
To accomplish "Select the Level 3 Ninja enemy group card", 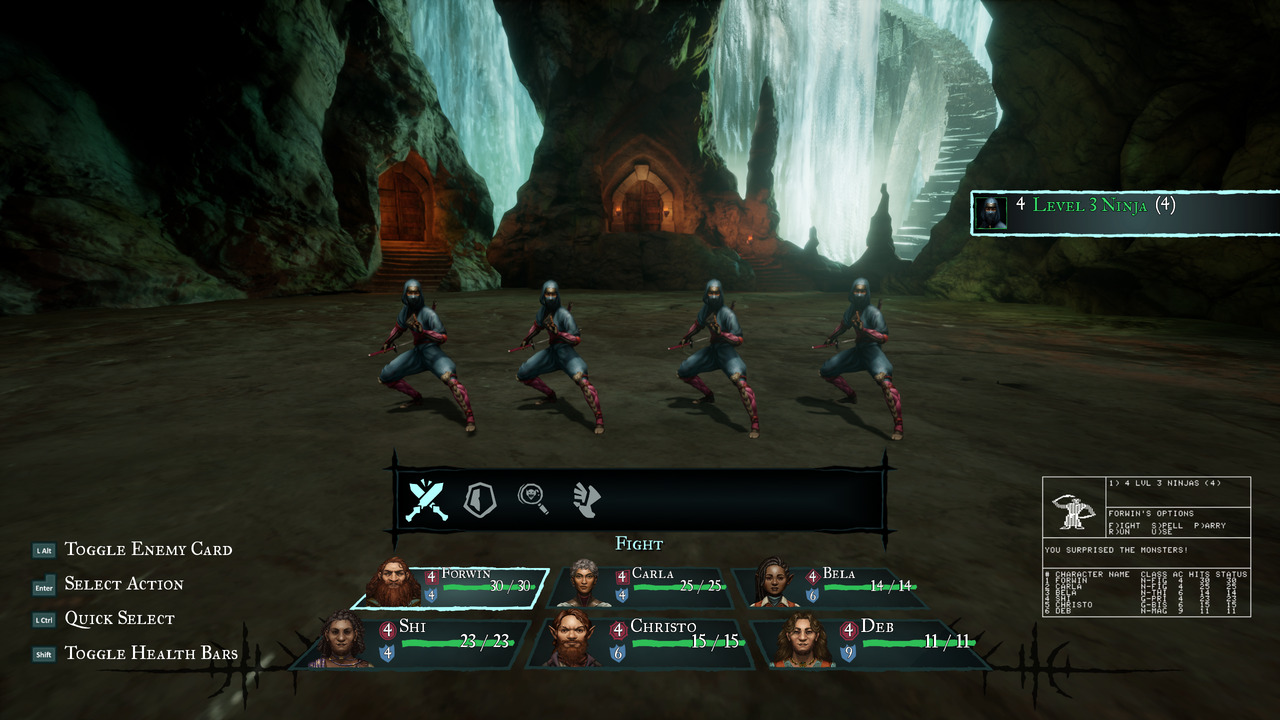I will pos(1123,213).
